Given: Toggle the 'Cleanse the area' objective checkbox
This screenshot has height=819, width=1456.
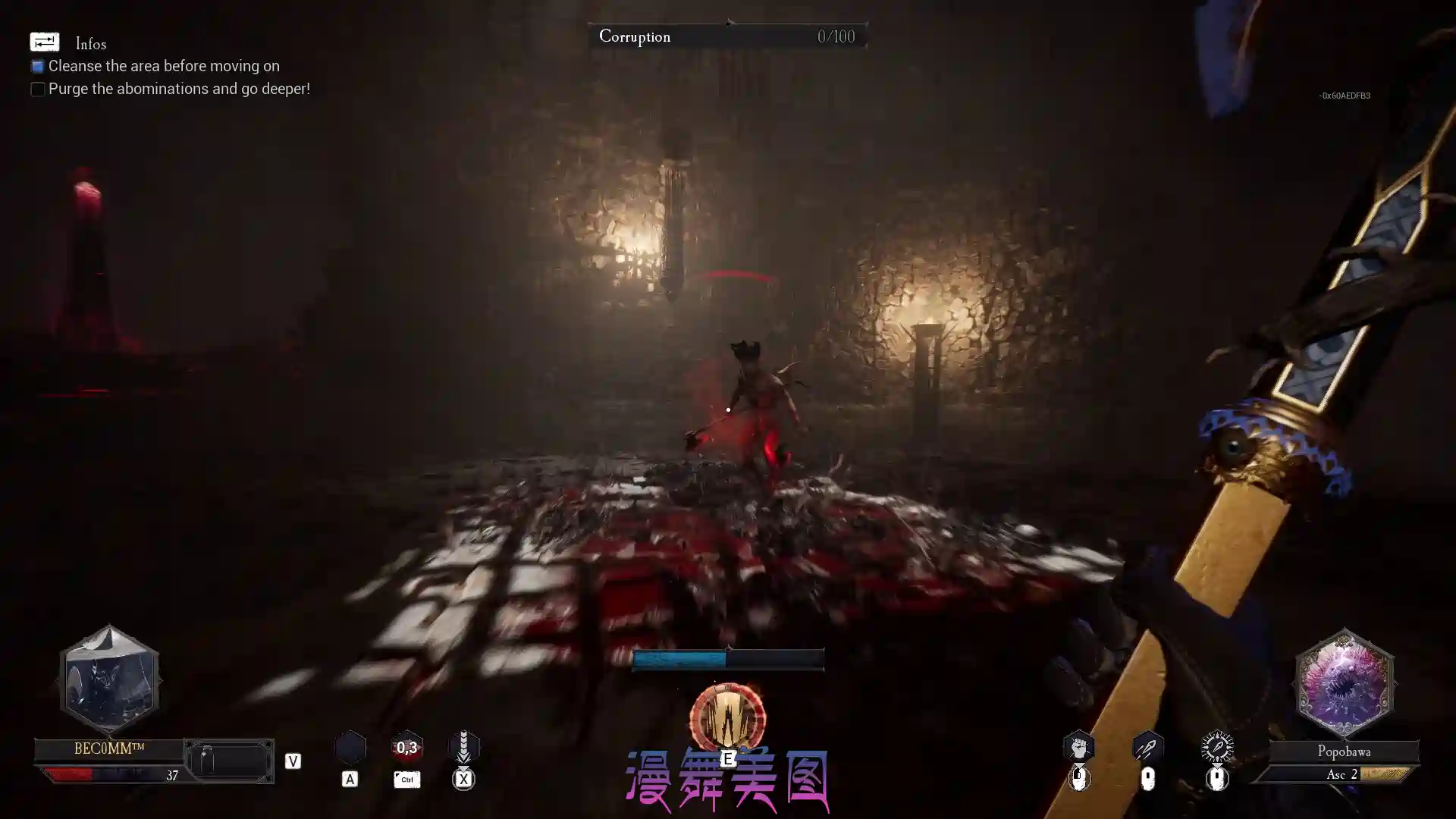Looking at the screenshot, I should pyautogui.click(x=37, y=66).
